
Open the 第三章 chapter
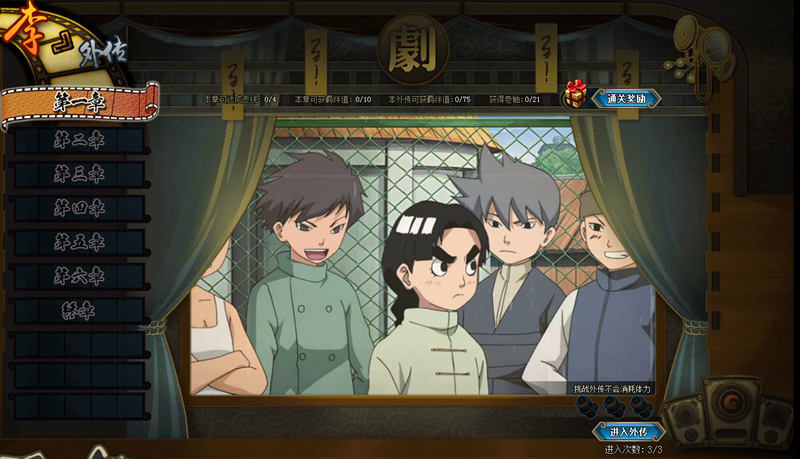(78, 175)
